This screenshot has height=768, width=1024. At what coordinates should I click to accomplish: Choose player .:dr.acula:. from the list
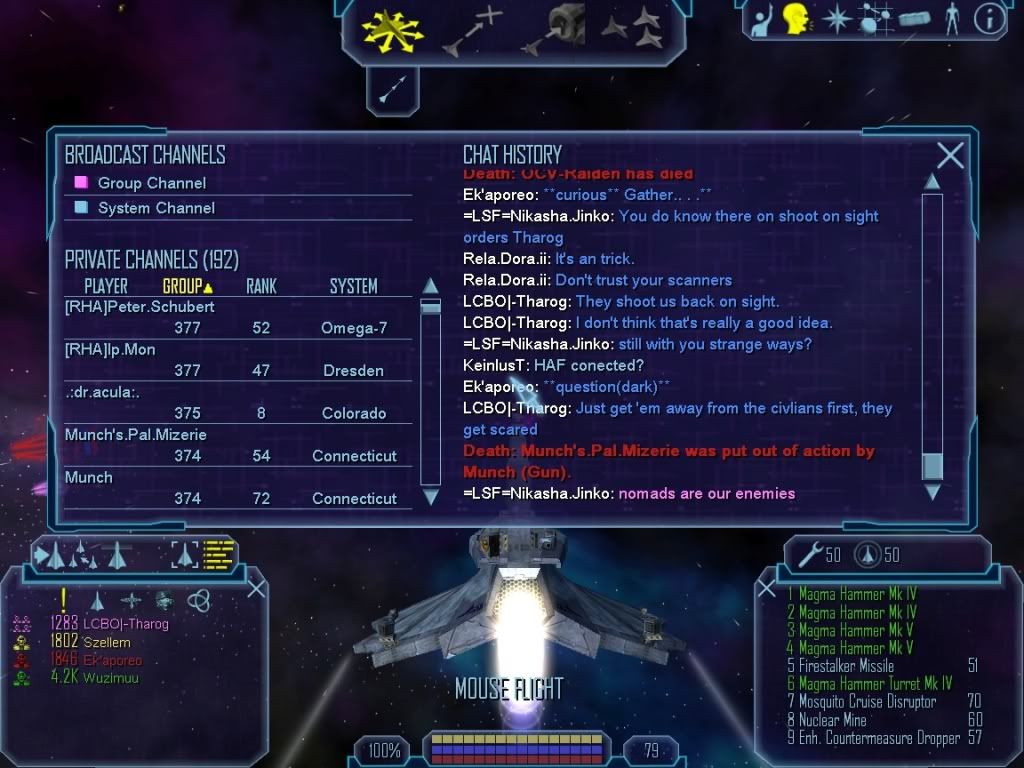102,392
